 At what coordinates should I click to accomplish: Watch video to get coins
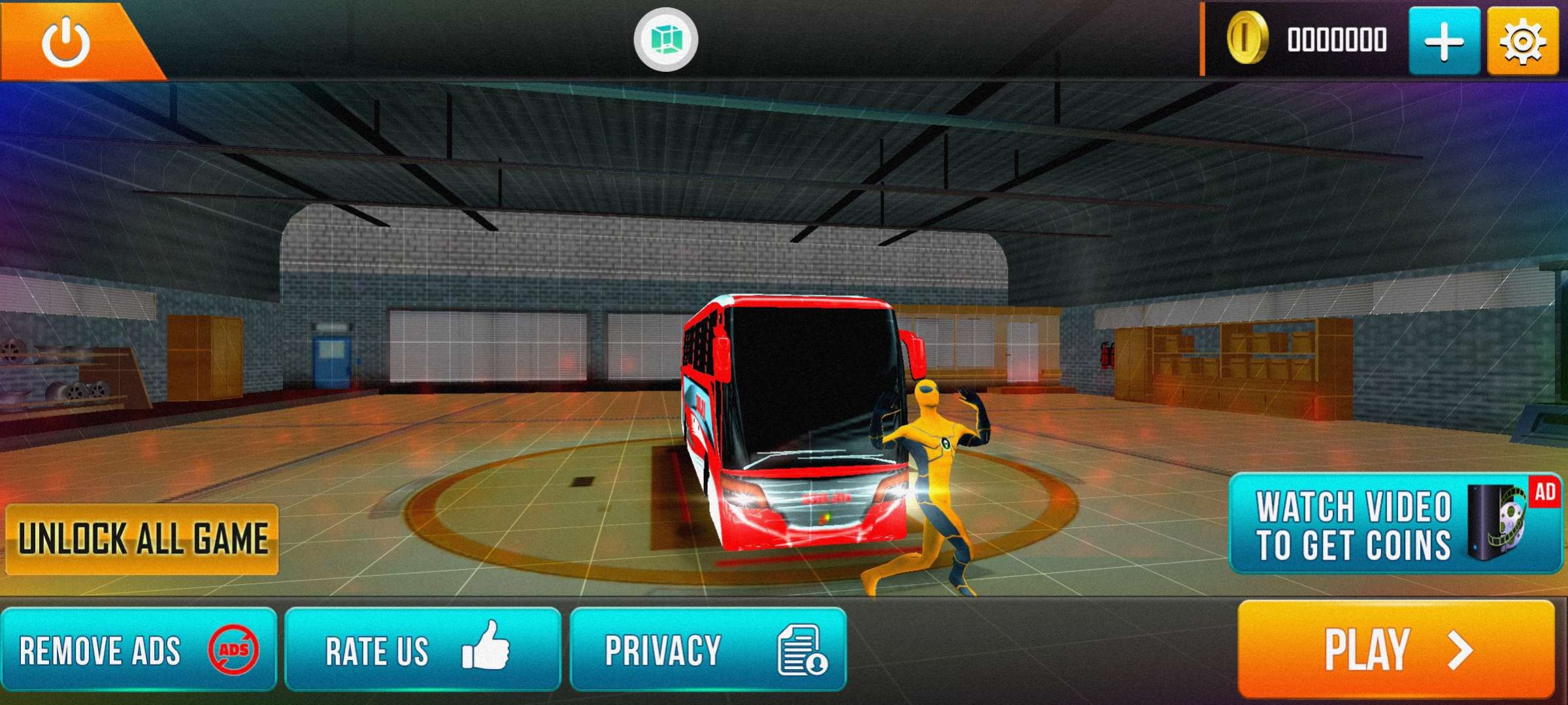coord(1395,524)
